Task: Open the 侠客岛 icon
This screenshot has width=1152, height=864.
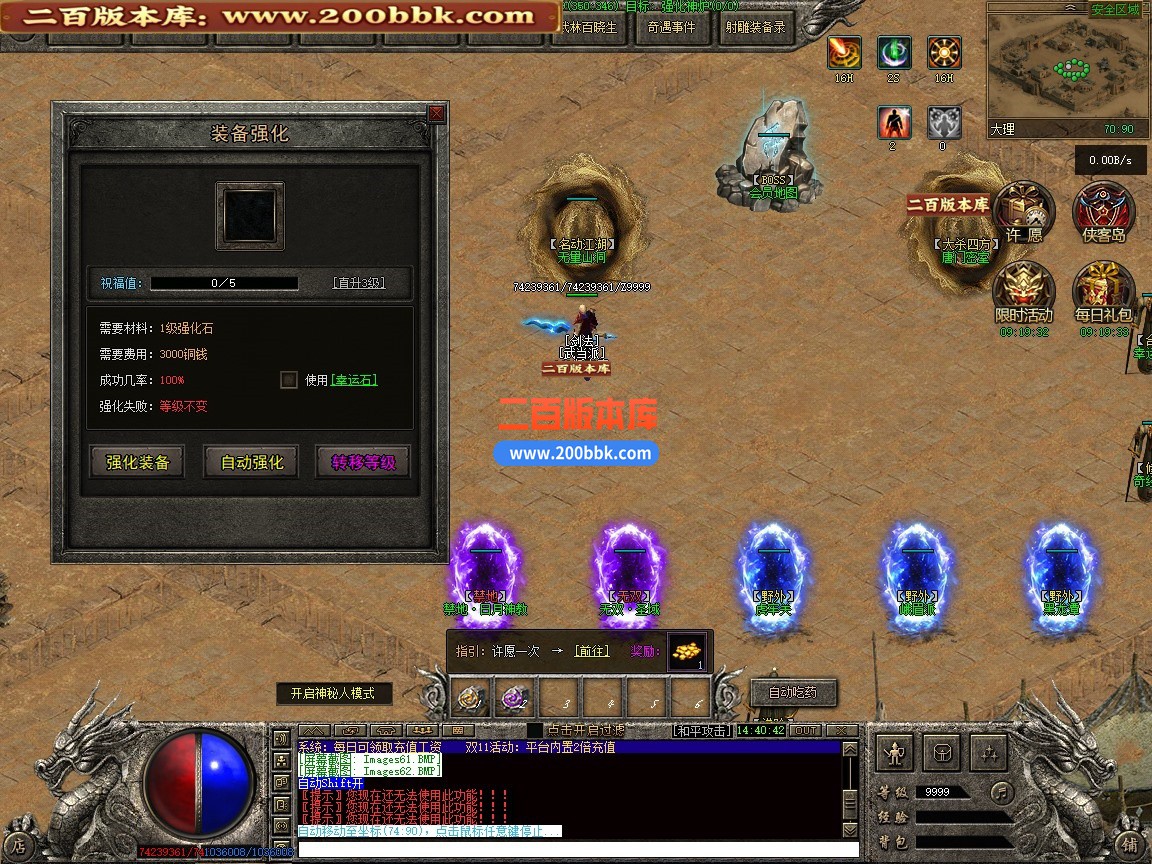Action: coord(1104,212)
